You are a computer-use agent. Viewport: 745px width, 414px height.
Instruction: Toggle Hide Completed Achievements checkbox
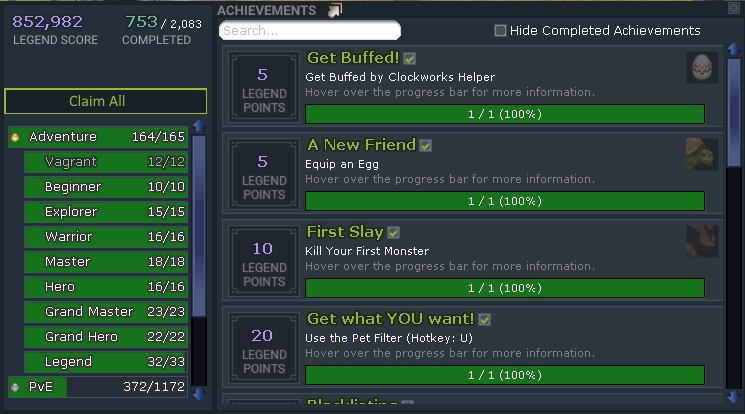(x=500, y=31)
